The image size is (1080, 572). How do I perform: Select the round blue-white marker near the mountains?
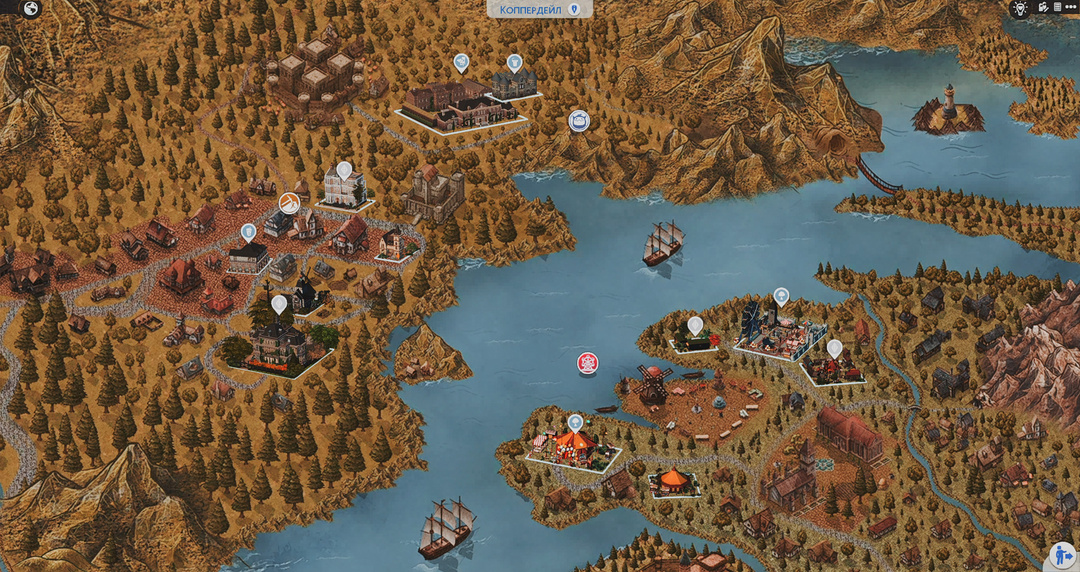[579, 122]
